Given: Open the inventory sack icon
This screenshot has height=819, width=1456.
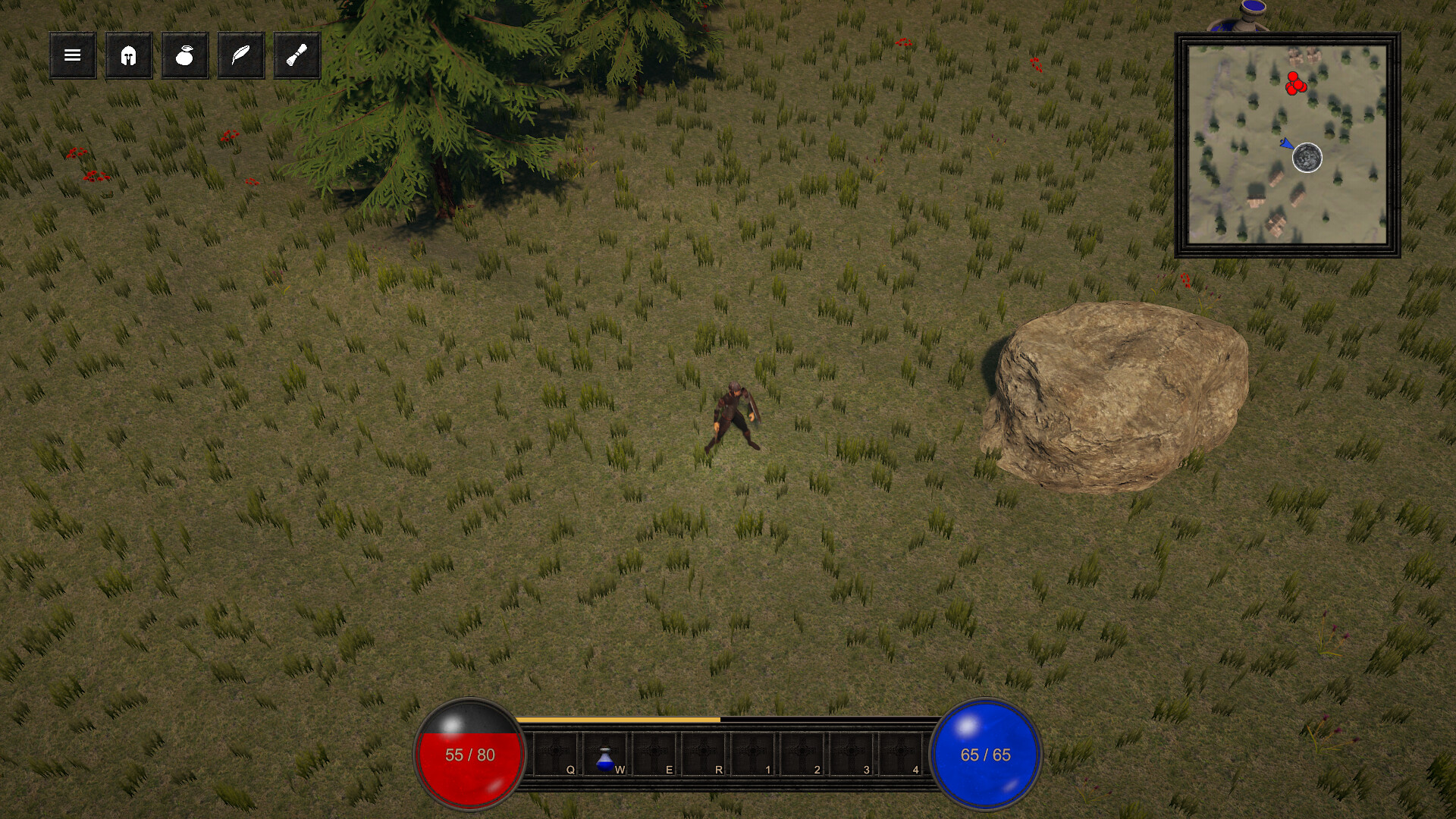Looking at the screenshot, I should pos(184,55).
